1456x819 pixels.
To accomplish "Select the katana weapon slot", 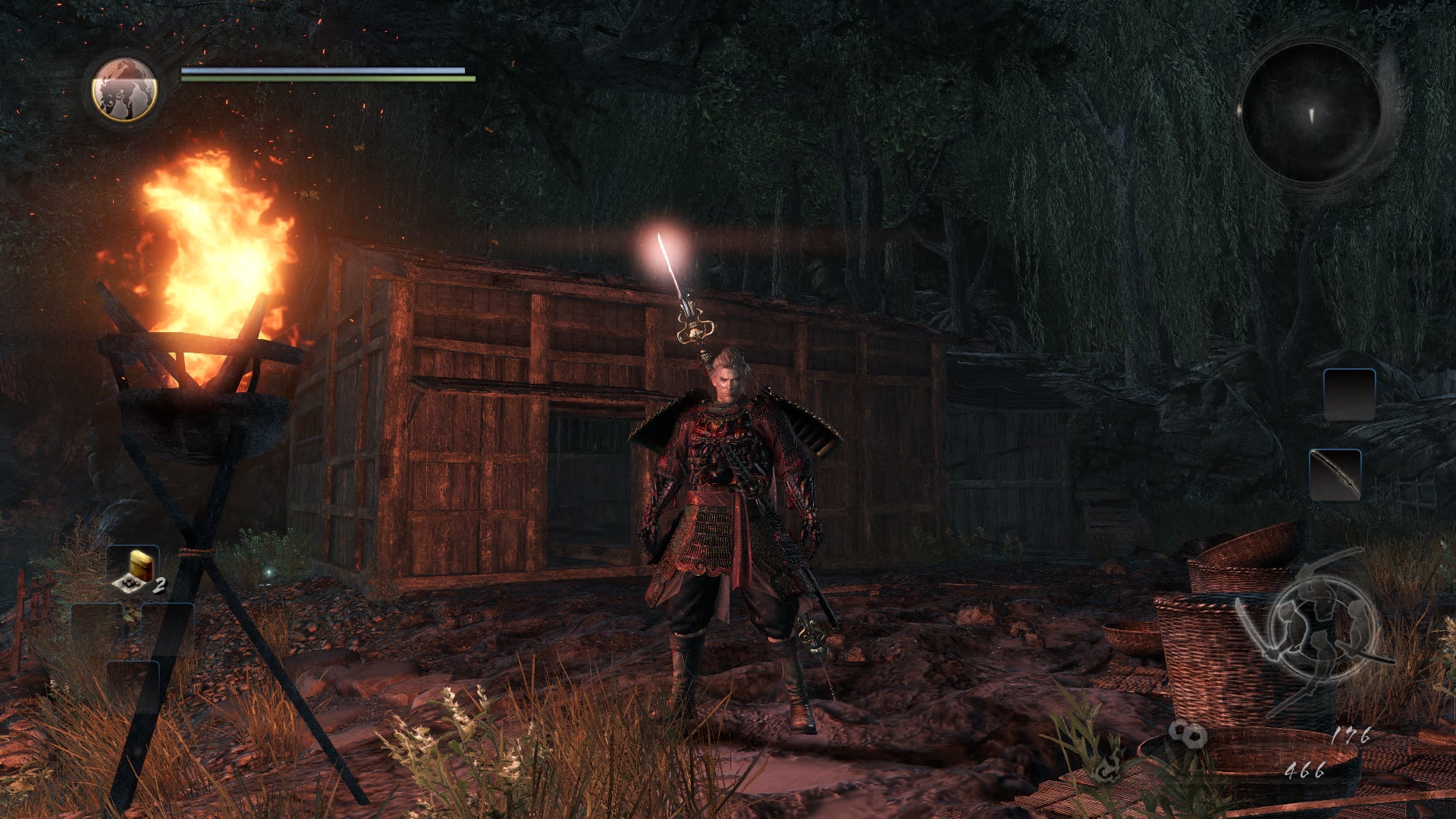I will tap(1335, 475).
